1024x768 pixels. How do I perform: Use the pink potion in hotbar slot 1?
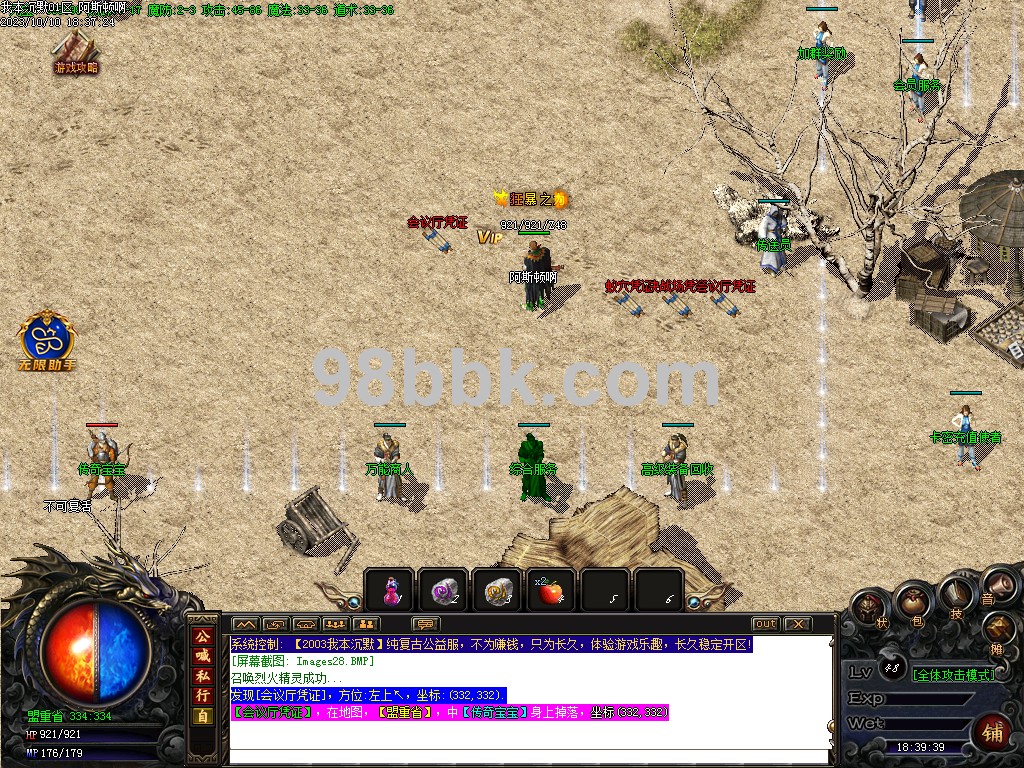389,591
